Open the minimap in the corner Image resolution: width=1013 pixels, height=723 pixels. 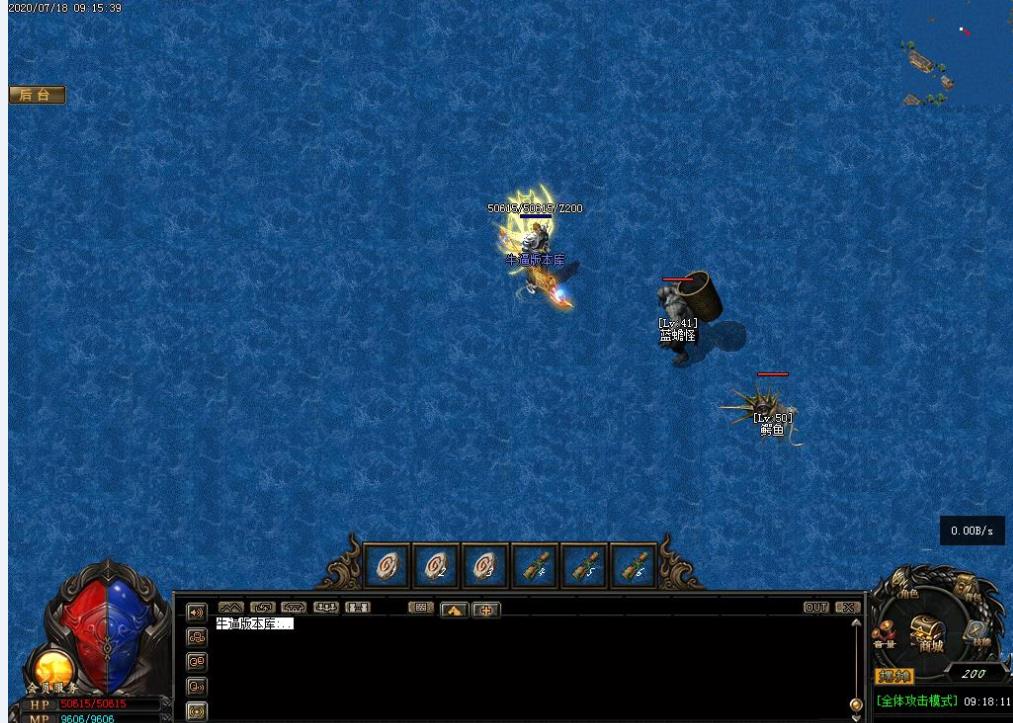955,58
